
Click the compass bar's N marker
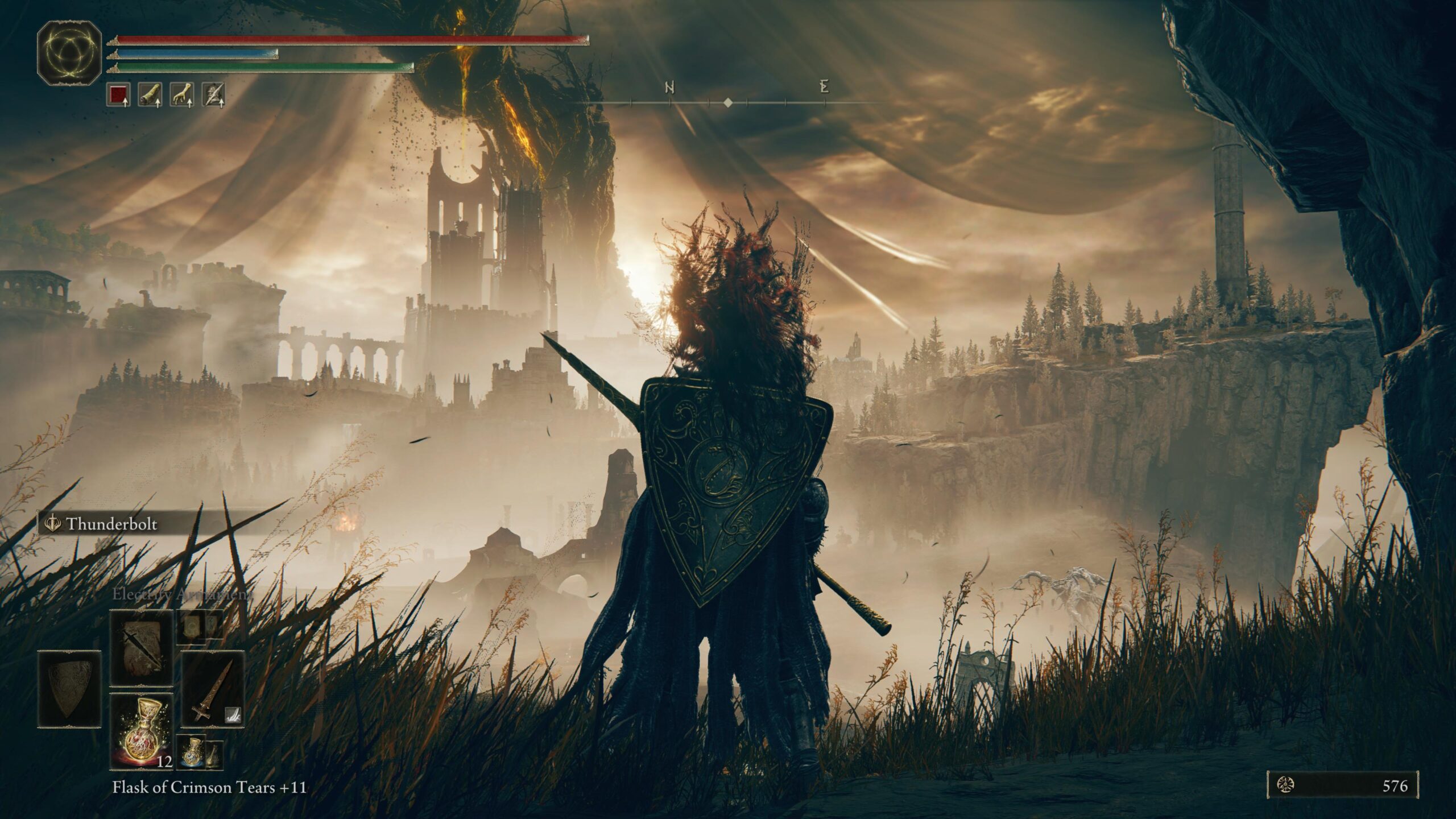point(670,88)
